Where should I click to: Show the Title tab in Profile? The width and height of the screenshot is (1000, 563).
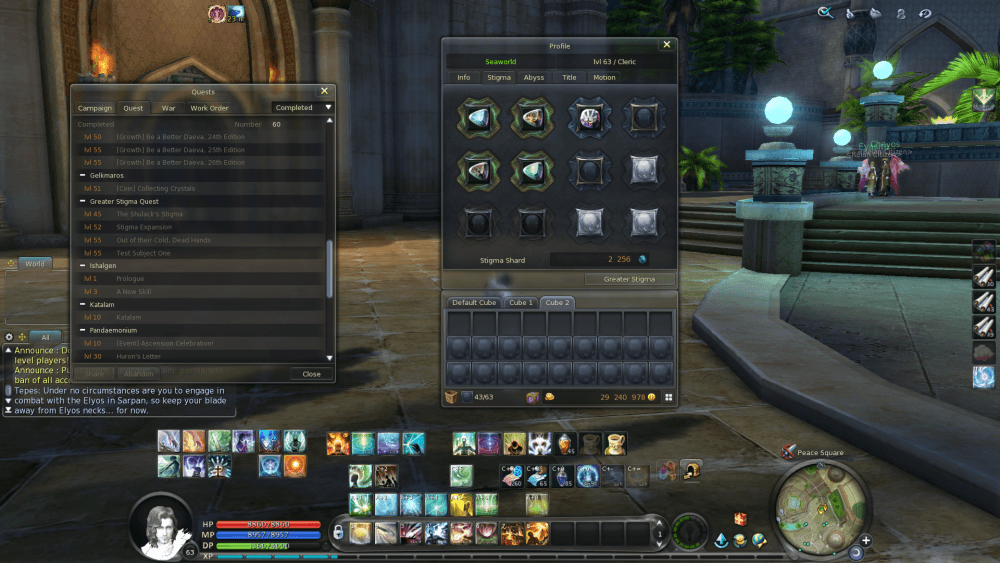tap(569, 77)
